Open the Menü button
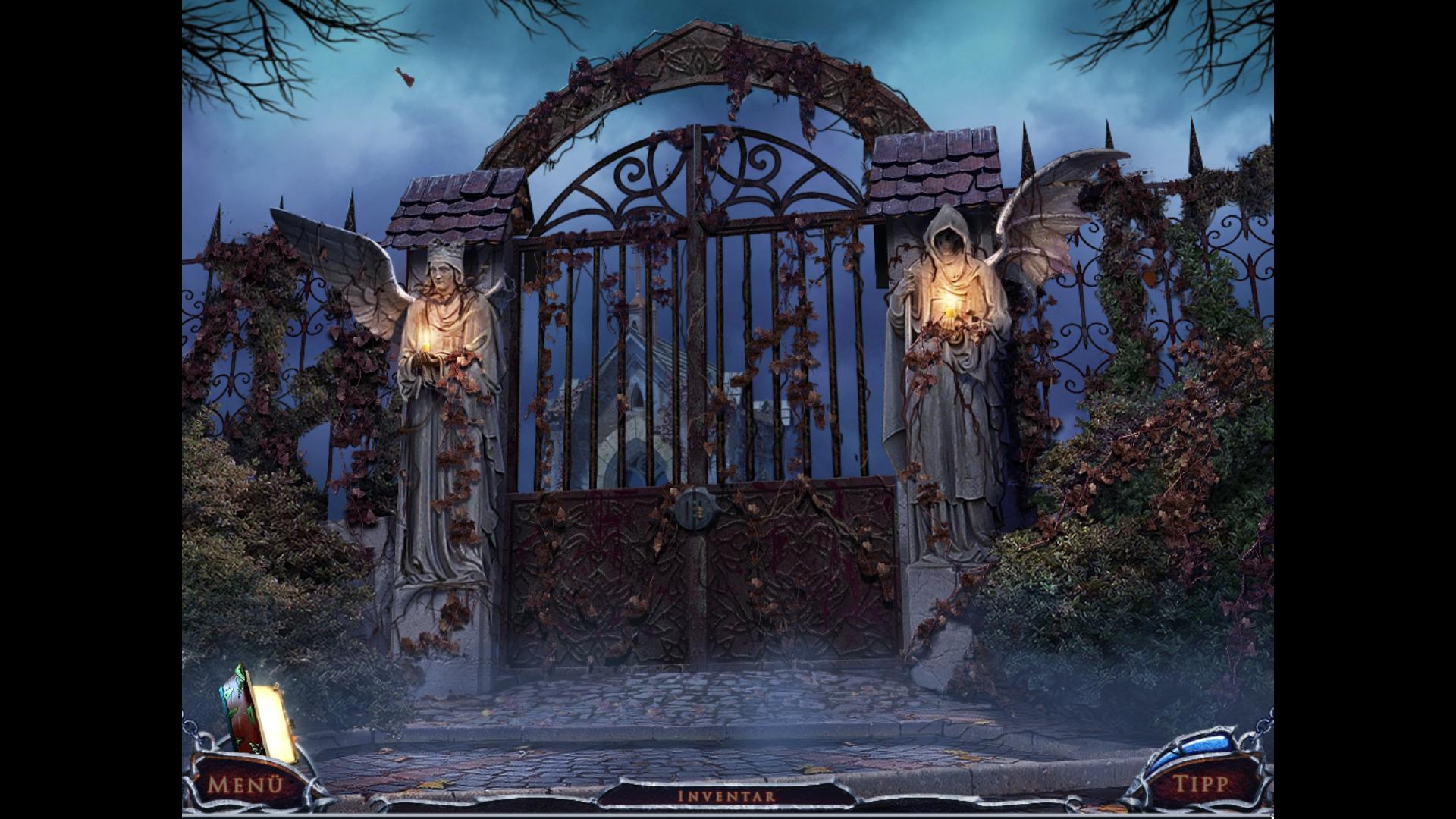 tap(244, 783)
